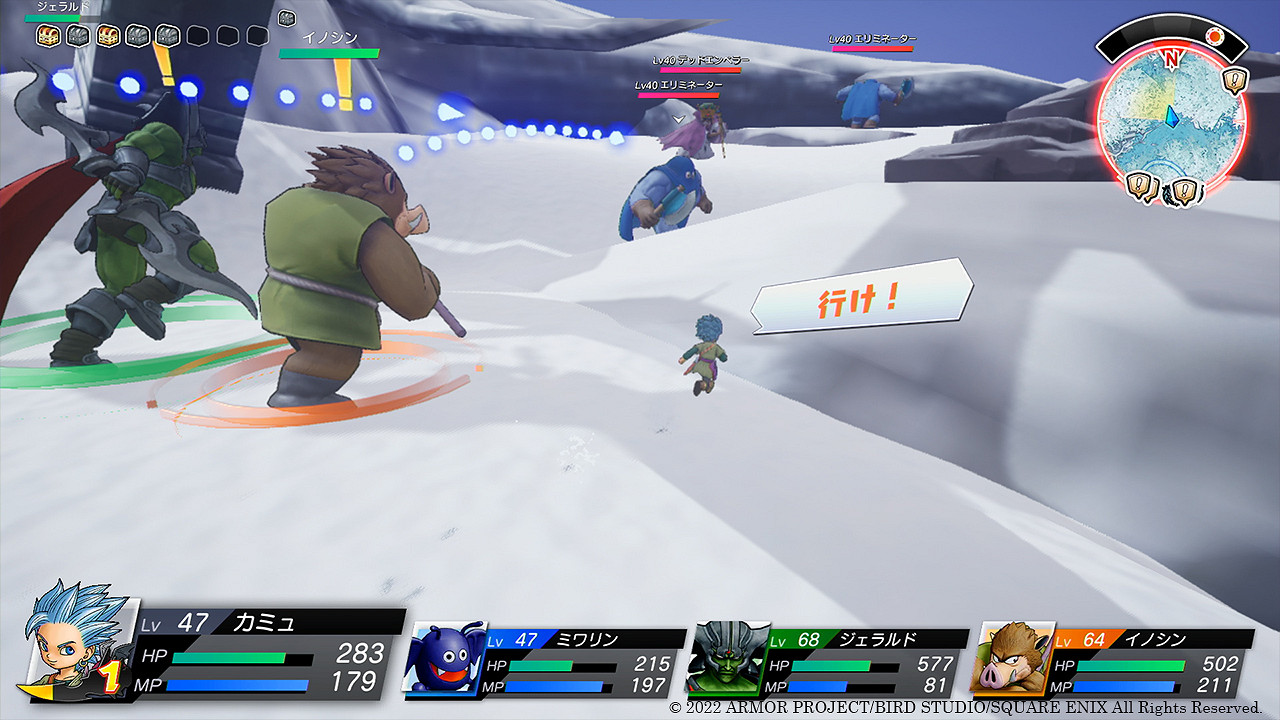This screenshot has width=1280, height=720.
Task: Choose the ミワリン slime party panel
Action: [x=545, y=662]
